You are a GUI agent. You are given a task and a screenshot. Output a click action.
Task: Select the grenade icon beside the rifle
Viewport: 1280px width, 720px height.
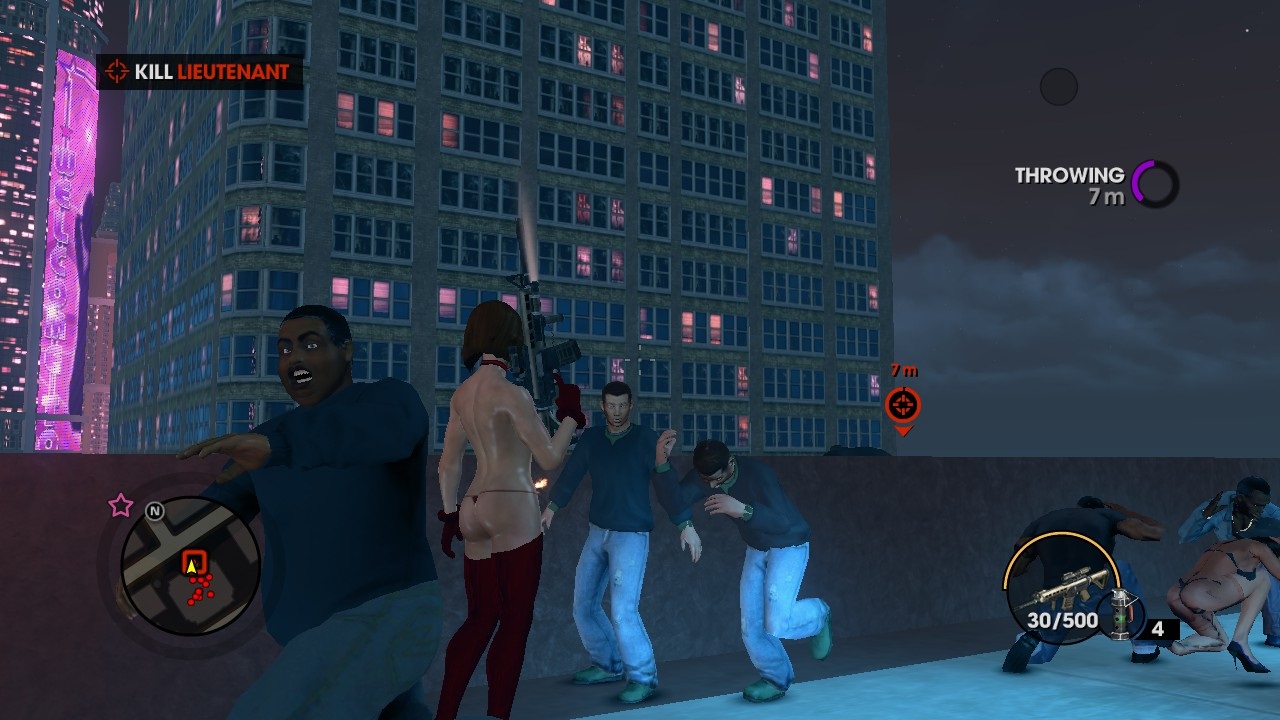[1120, 610]
